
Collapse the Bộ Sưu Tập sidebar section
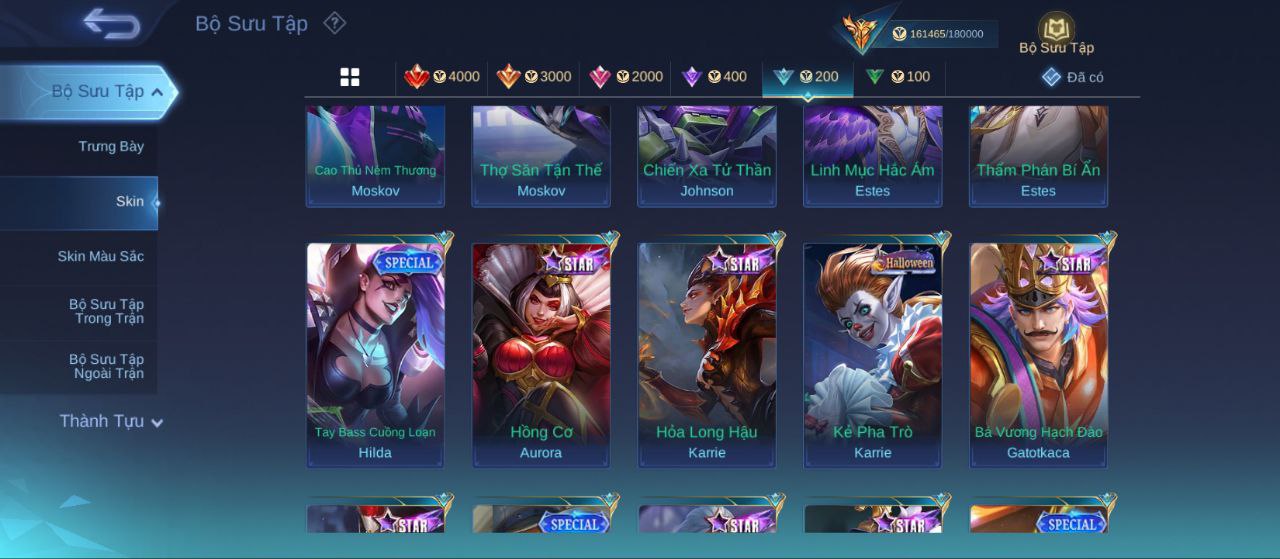(157, 92)
